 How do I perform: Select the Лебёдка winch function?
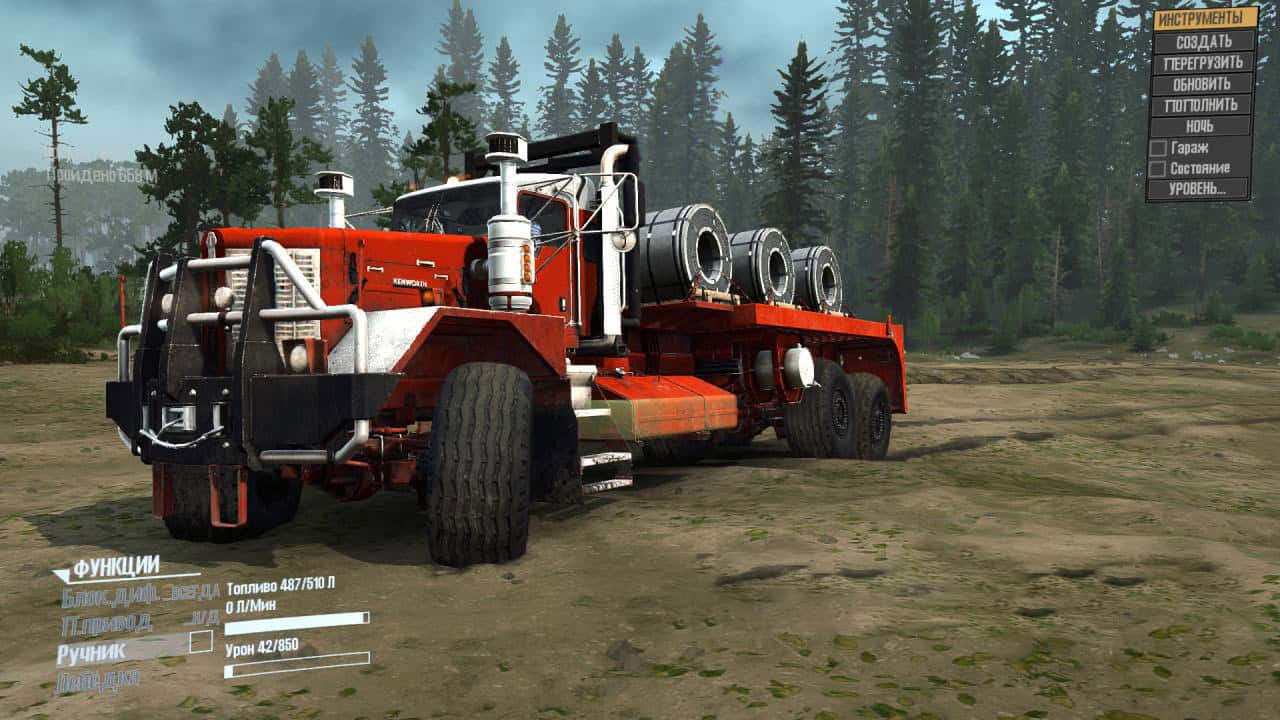click(x=98, y=681)
